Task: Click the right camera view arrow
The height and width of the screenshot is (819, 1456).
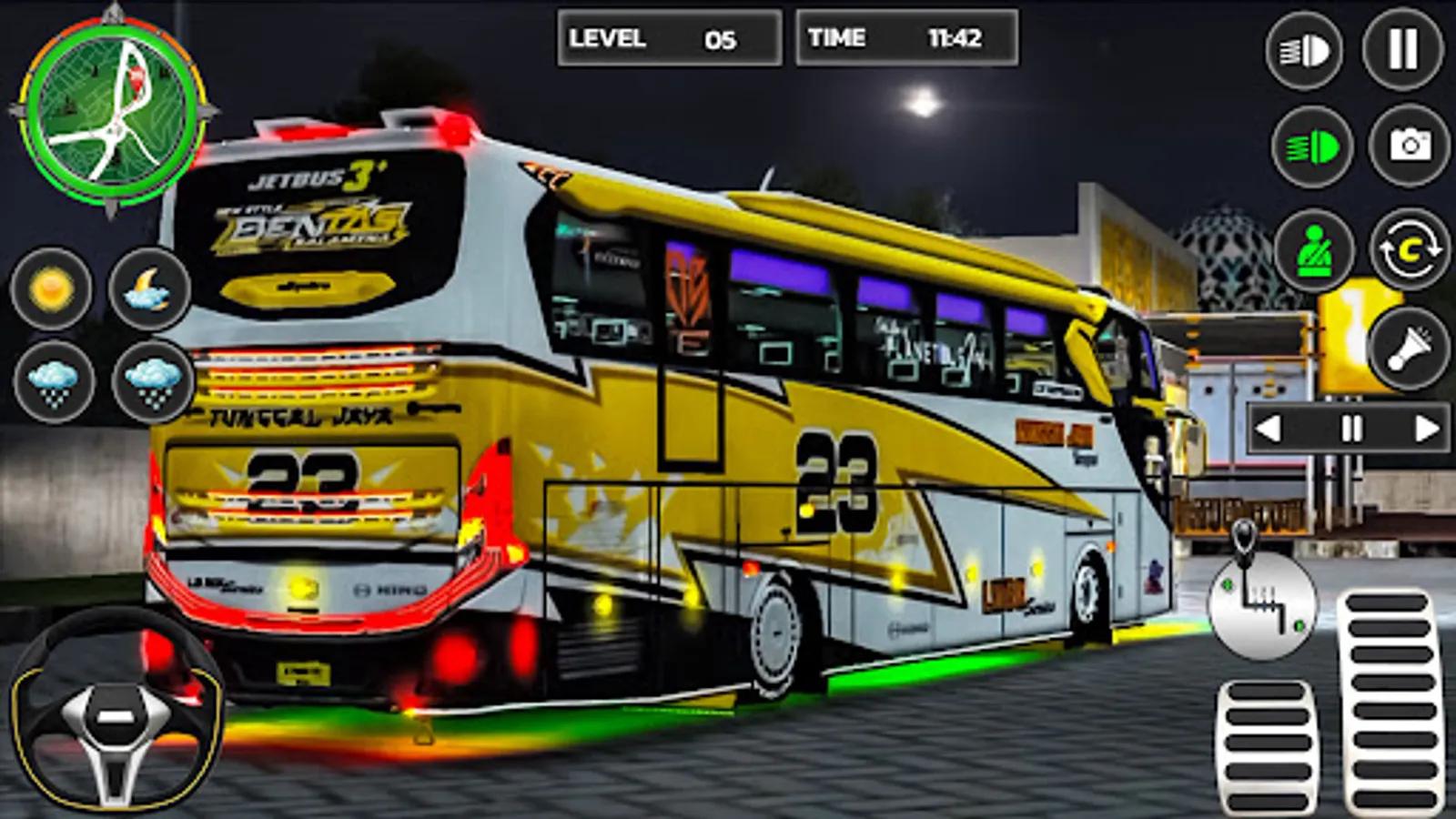Action: click(x=1424, y=426)
